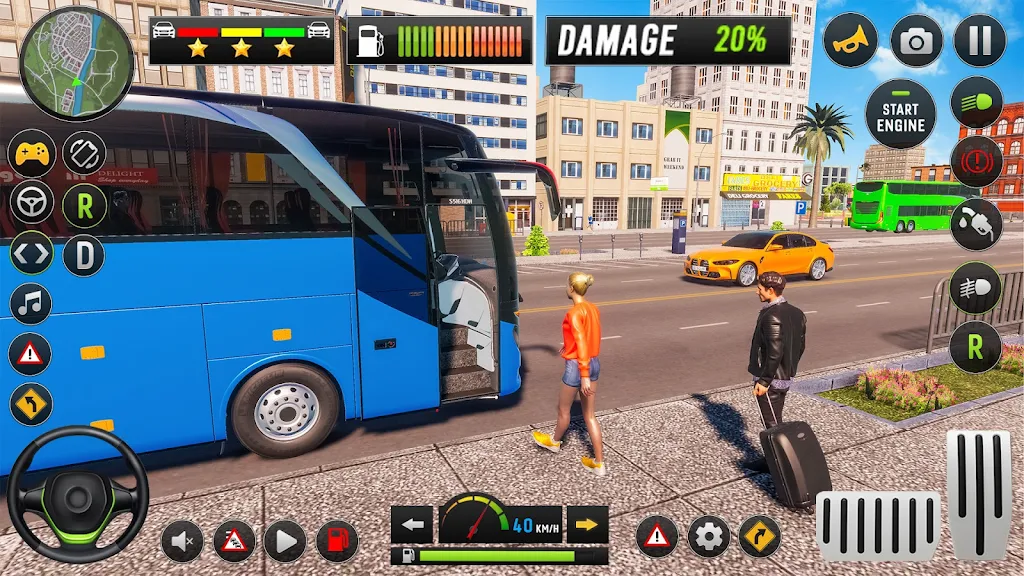Toggle music with the note icon
This screenshot has width=1024, height=576.
click(30, 303)
